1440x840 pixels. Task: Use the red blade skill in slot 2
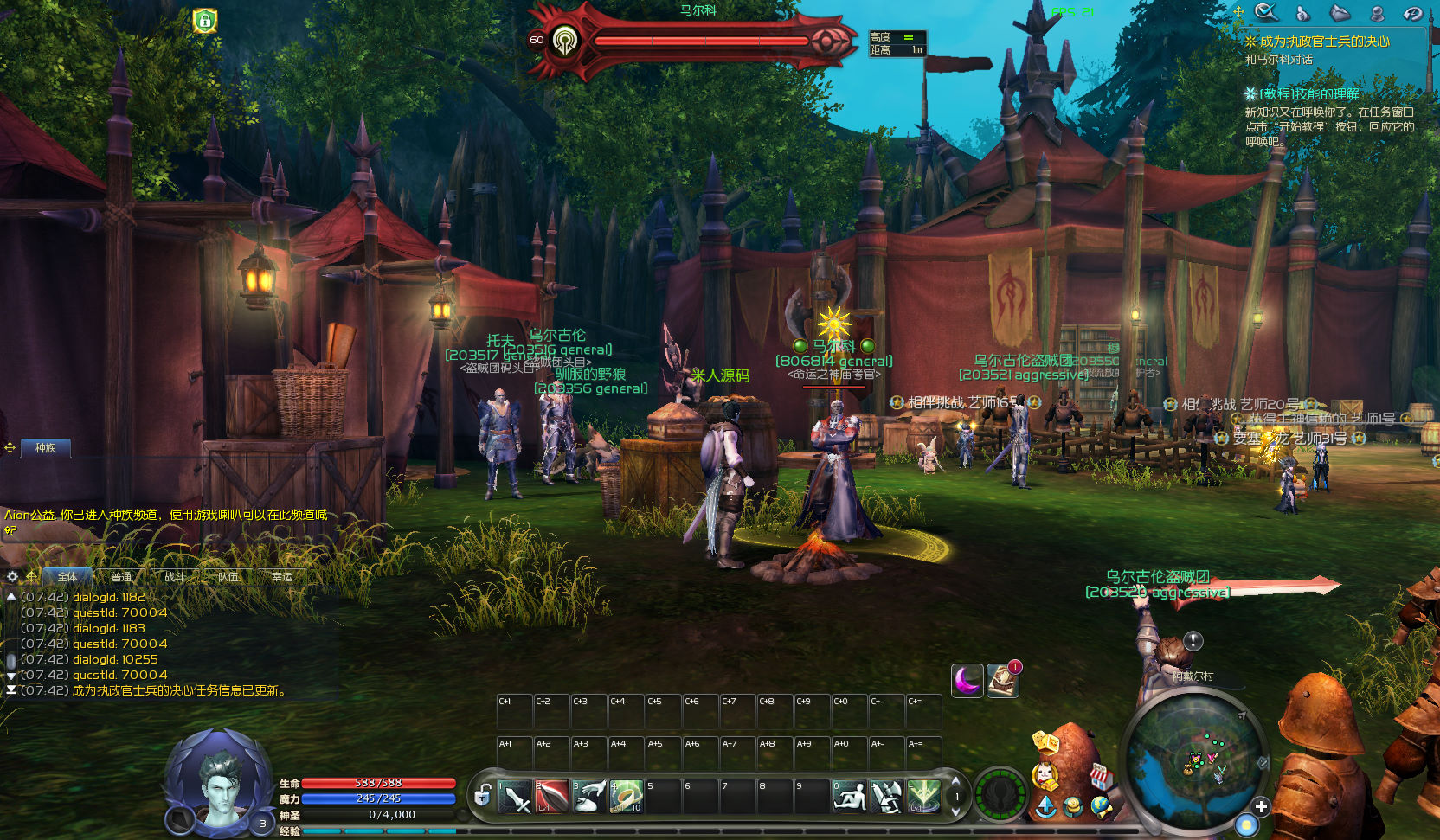(x=551, y=796)
